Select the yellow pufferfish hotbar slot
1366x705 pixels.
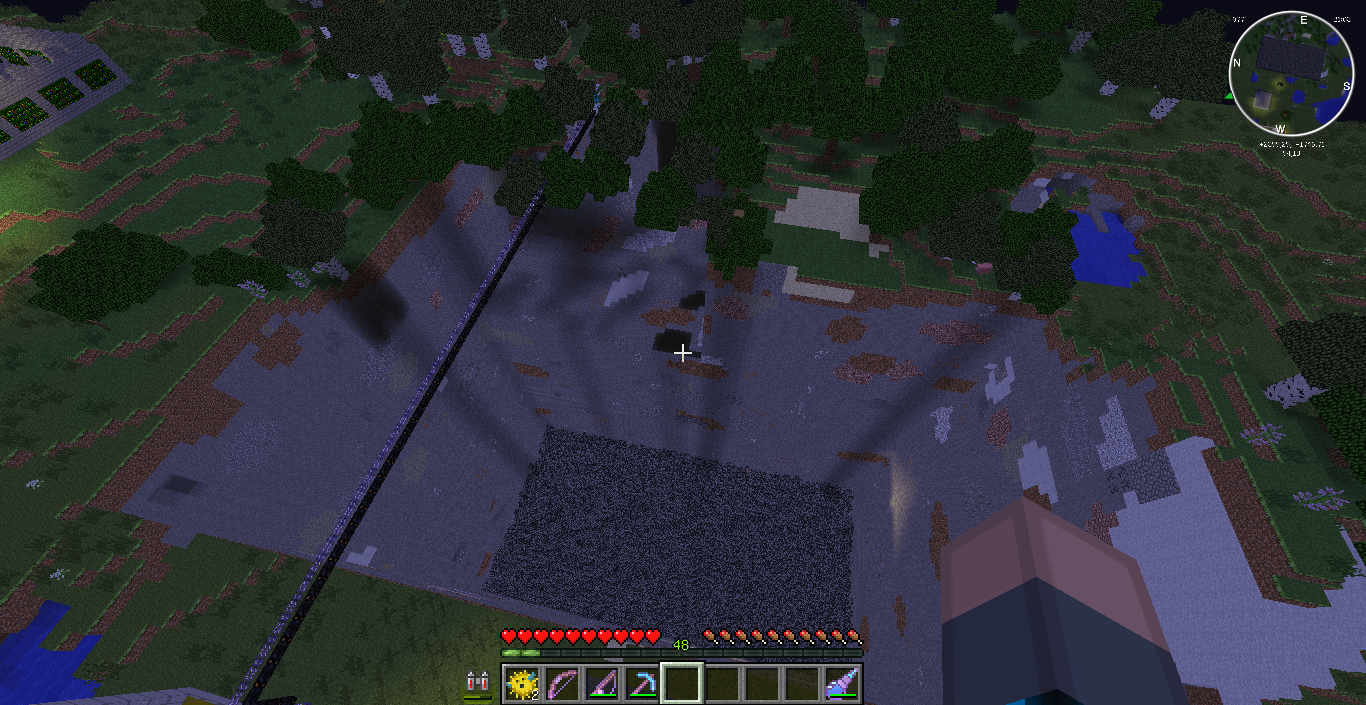(521, 684)
